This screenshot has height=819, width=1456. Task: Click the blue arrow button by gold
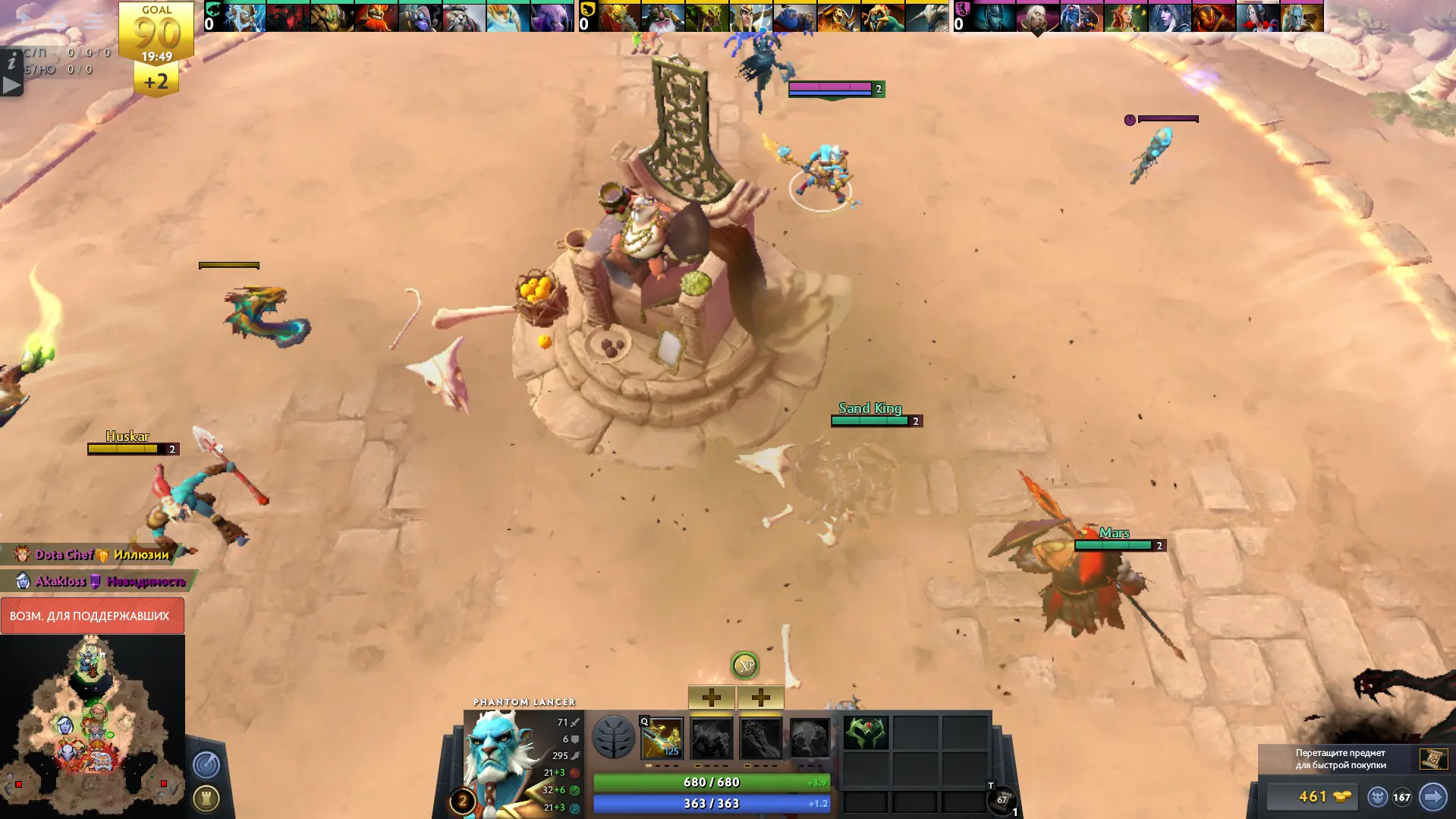pos(1432,797)
